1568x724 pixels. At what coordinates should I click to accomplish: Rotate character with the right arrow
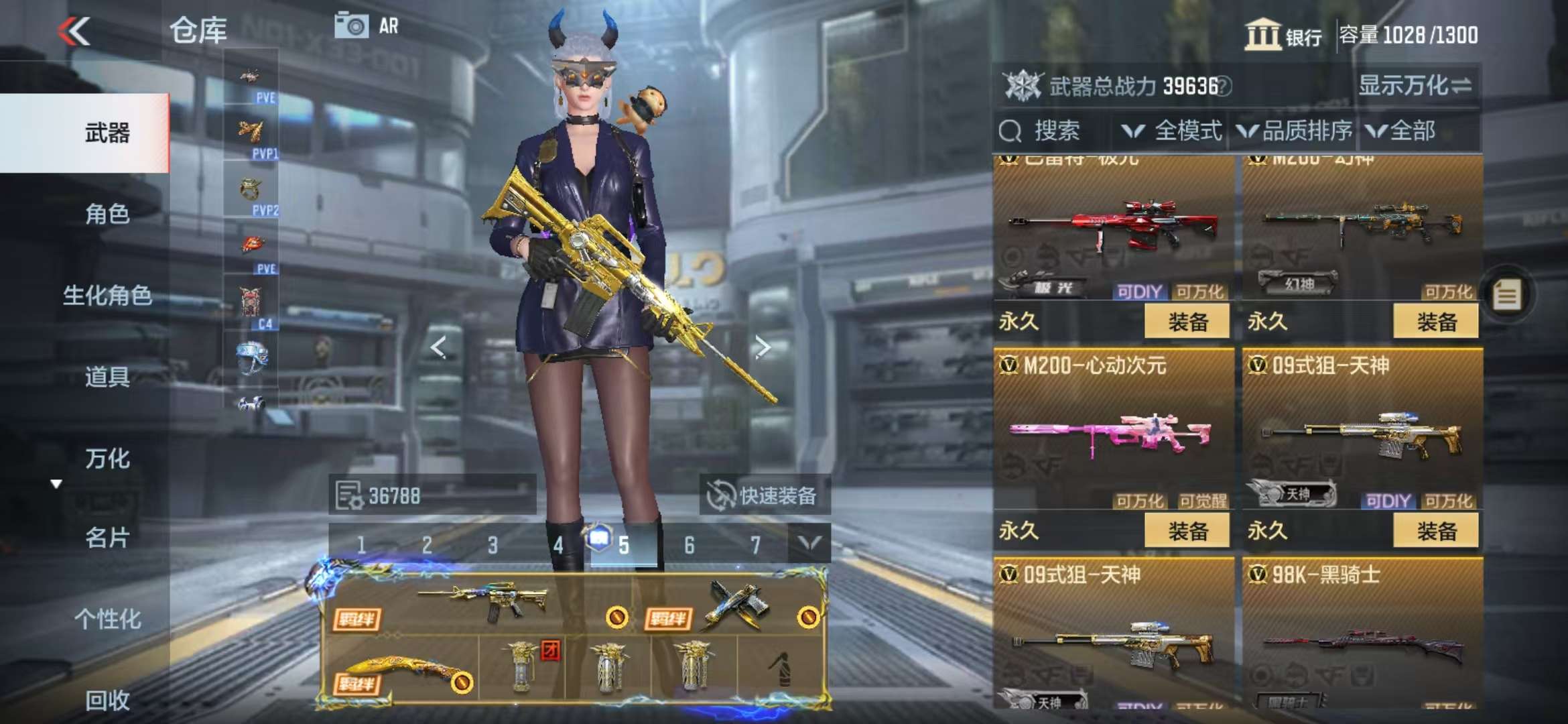point(763,347)
